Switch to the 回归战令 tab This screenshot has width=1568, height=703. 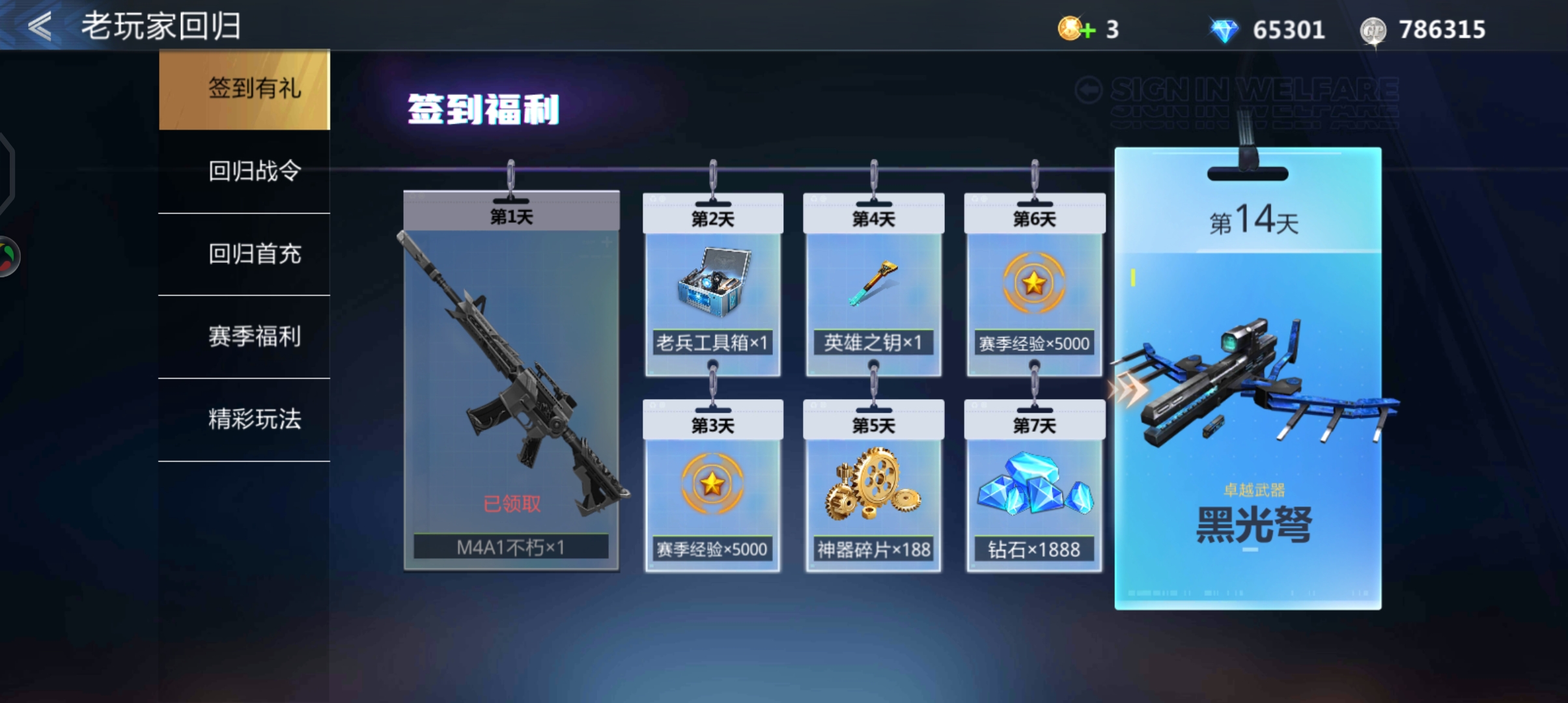[254, 171]
